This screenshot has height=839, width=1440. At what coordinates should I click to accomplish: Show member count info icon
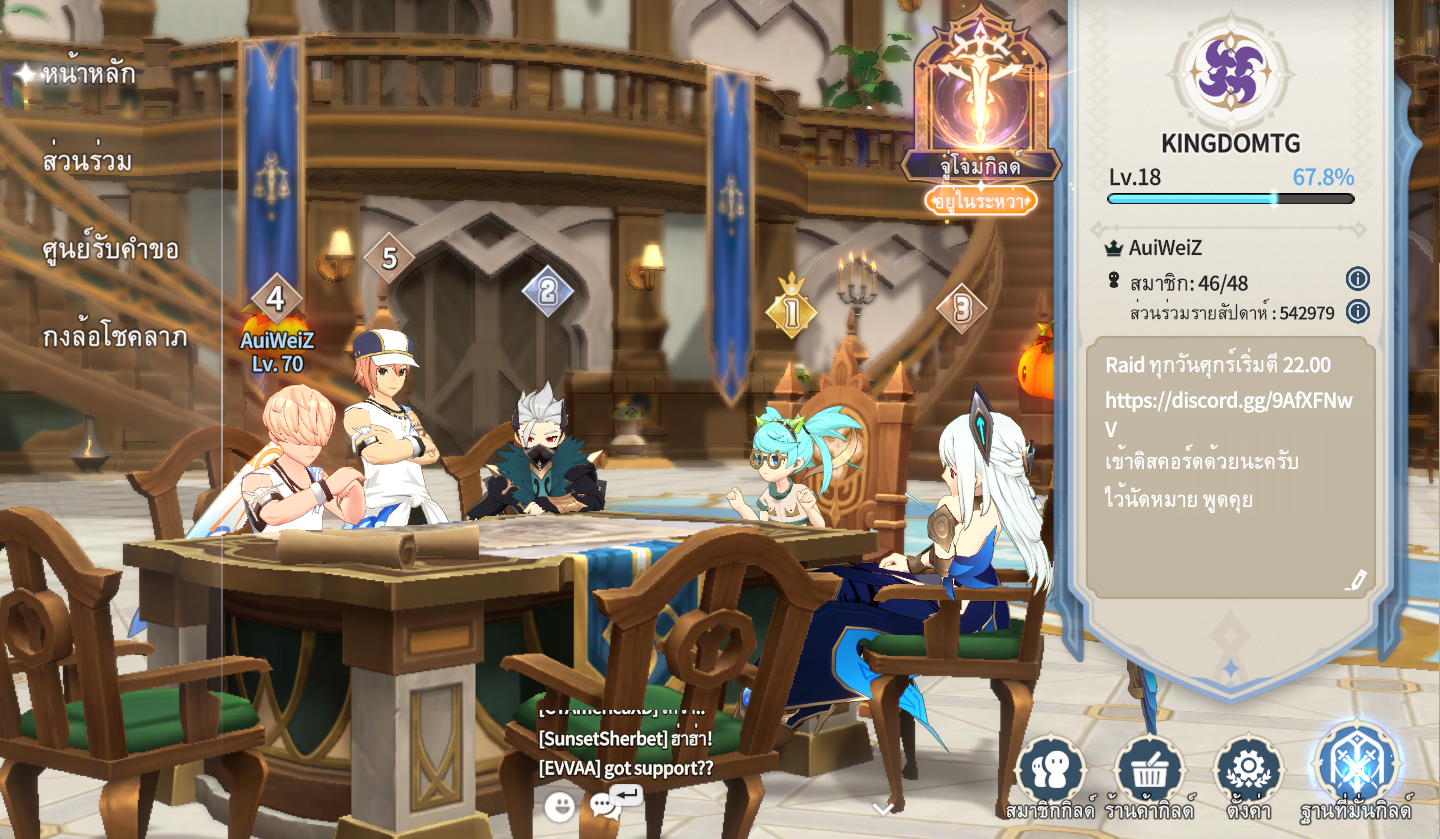1357,279
